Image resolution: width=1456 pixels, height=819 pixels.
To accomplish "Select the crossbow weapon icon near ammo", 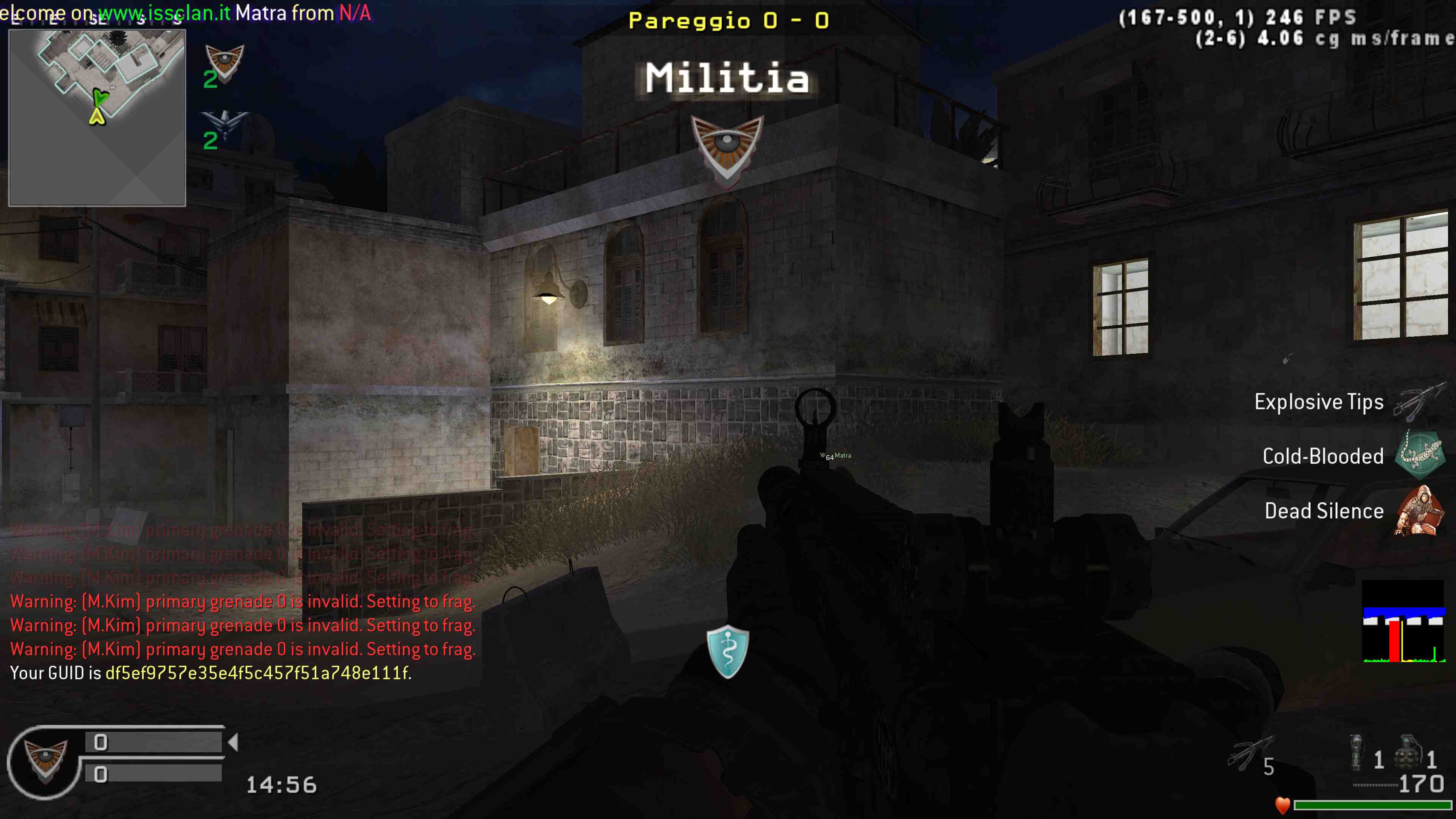I will click(x=1250, y=752).
